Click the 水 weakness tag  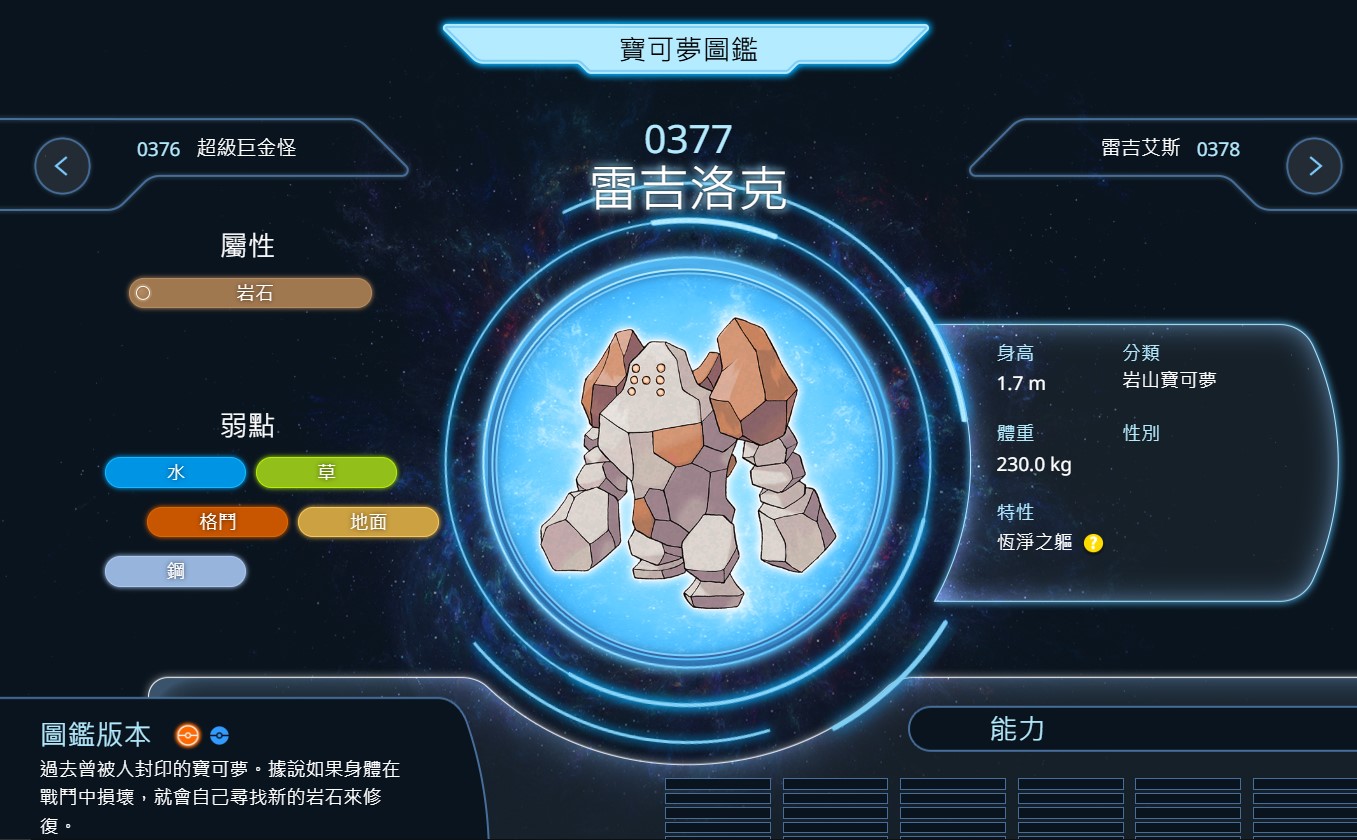pos(175,472)
